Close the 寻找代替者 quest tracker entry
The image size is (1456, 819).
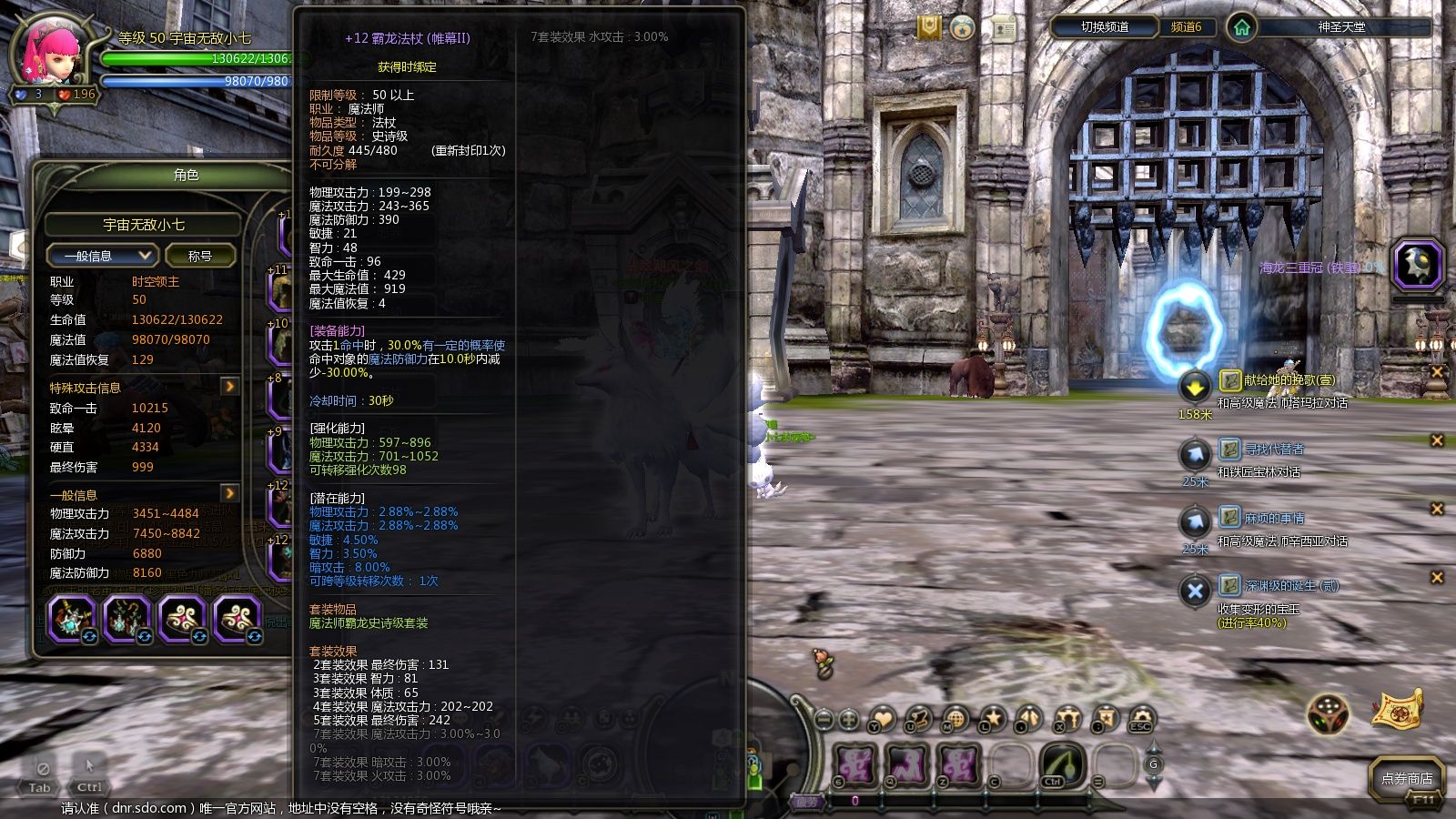(x=1437, y=440)
